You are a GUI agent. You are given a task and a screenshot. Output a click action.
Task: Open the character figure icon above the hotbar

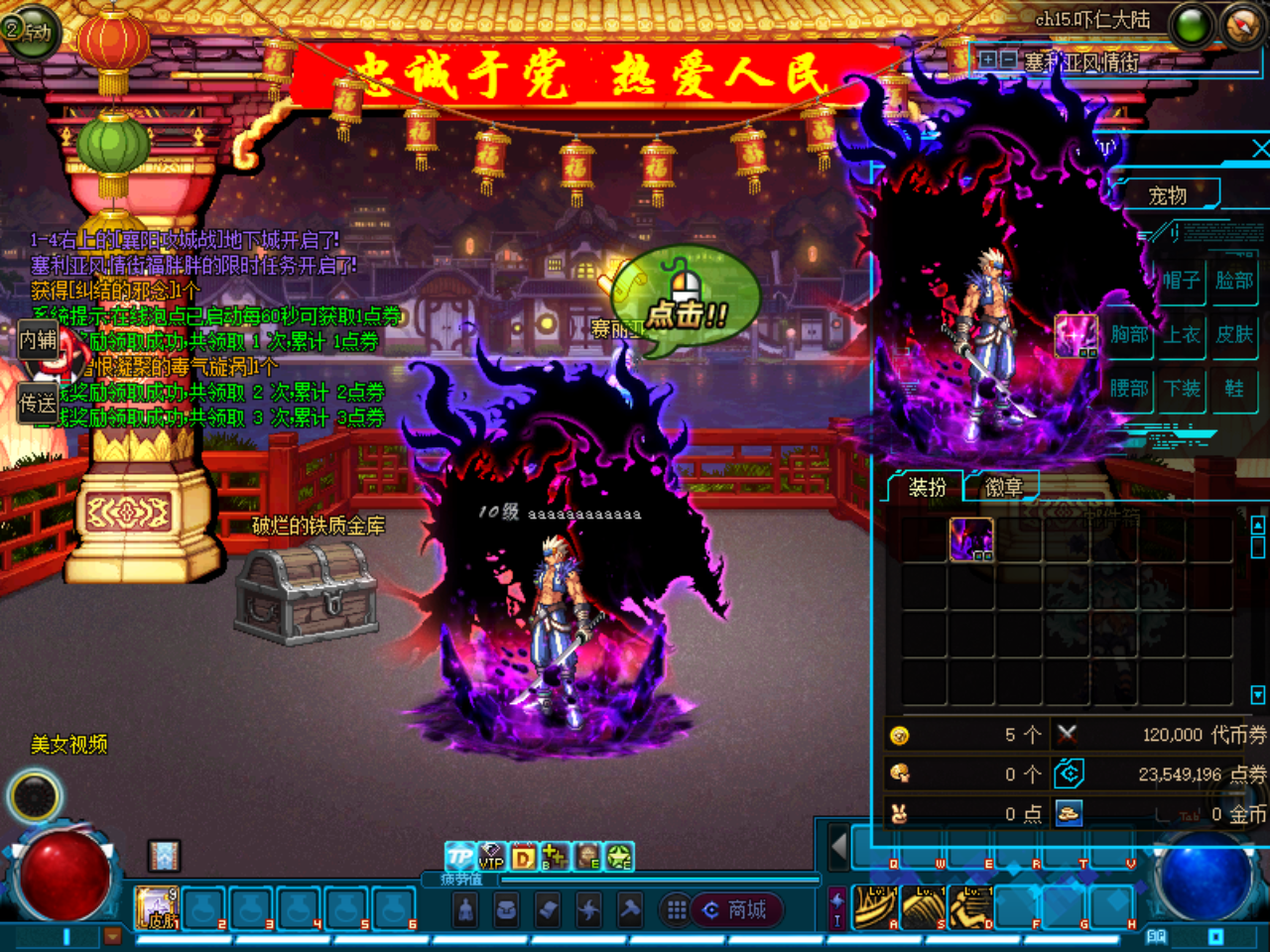point(466,910)
